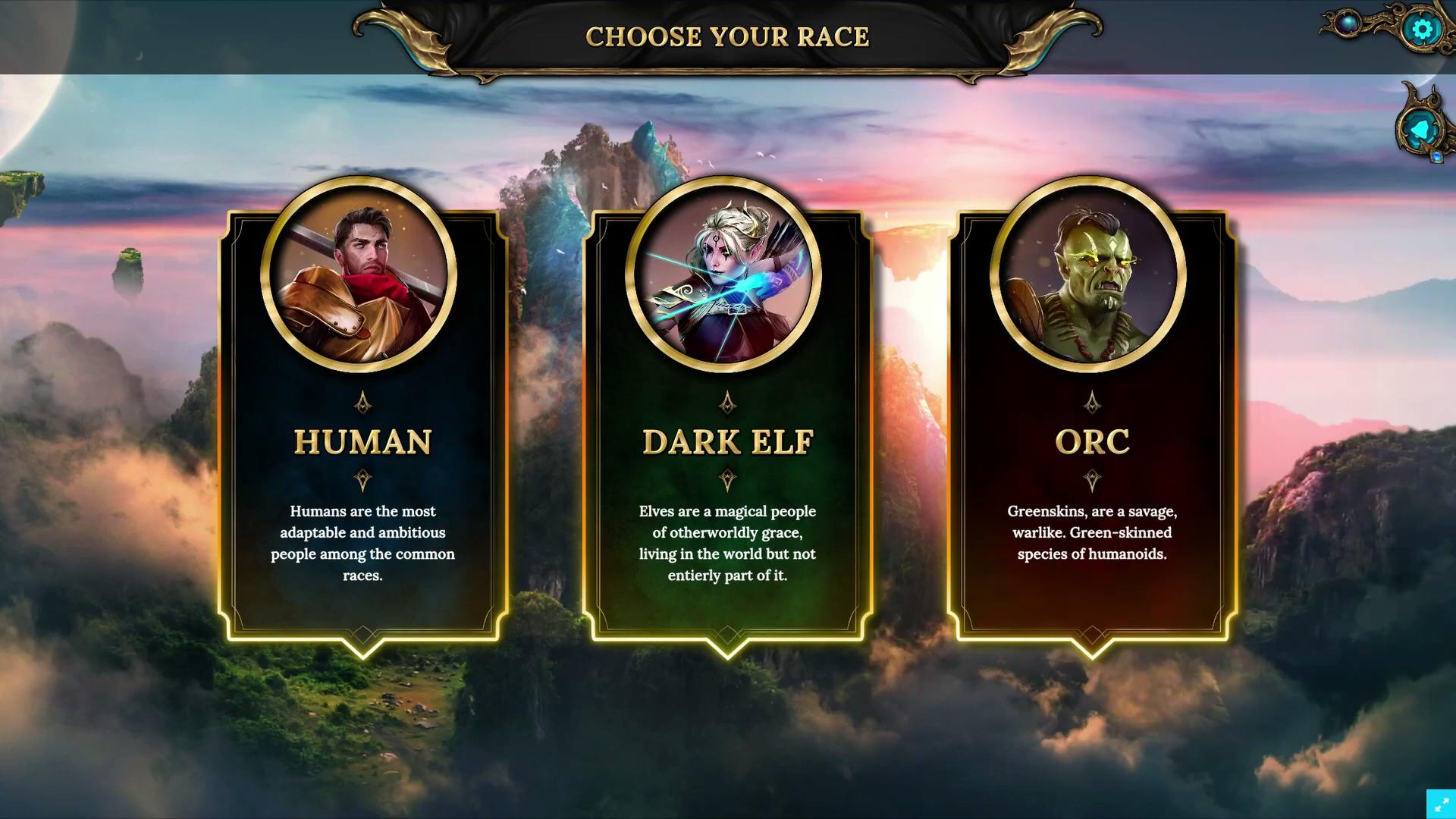Screen dimensions: 1456x819
Task: Toggle fullscreen with the expand arrows button
Action: pyautogui.click(x=1441, y=804)
